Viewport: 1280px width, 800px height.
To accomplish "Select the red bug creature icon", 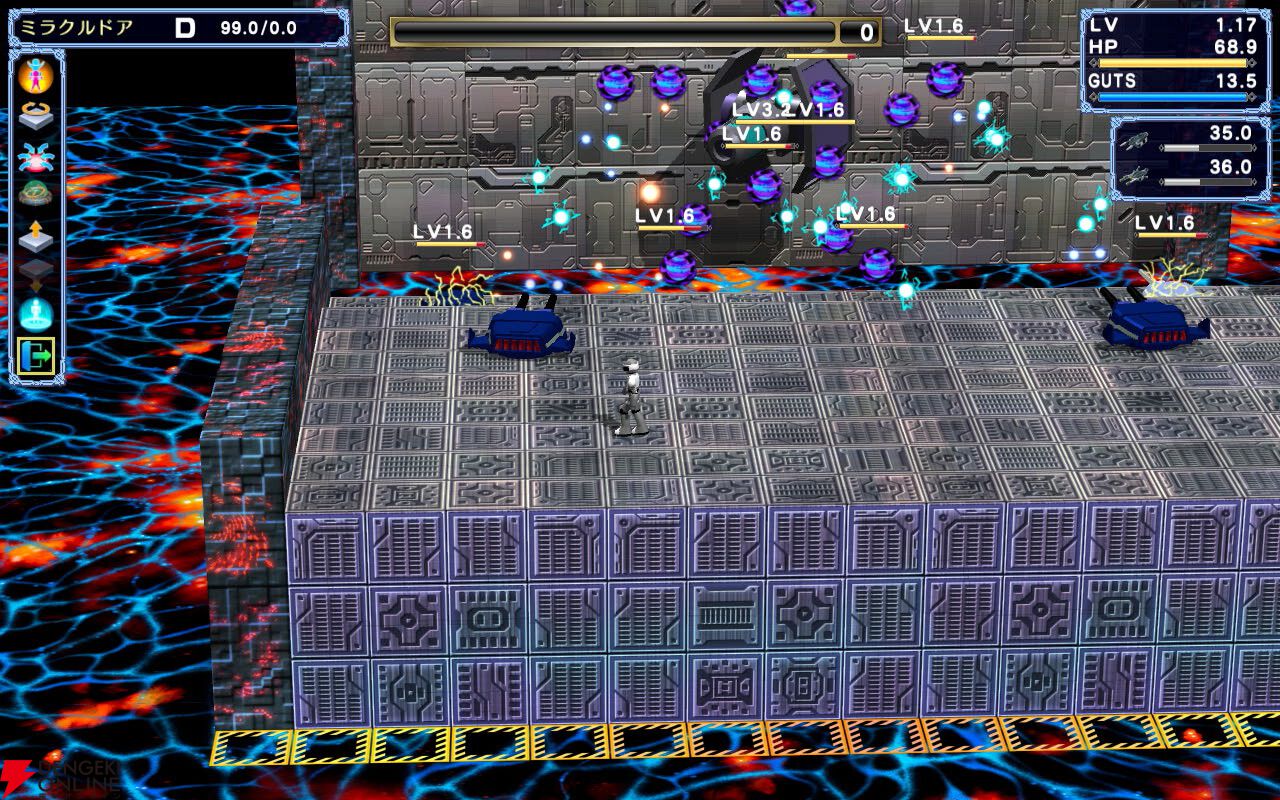I will coord(35,155).
